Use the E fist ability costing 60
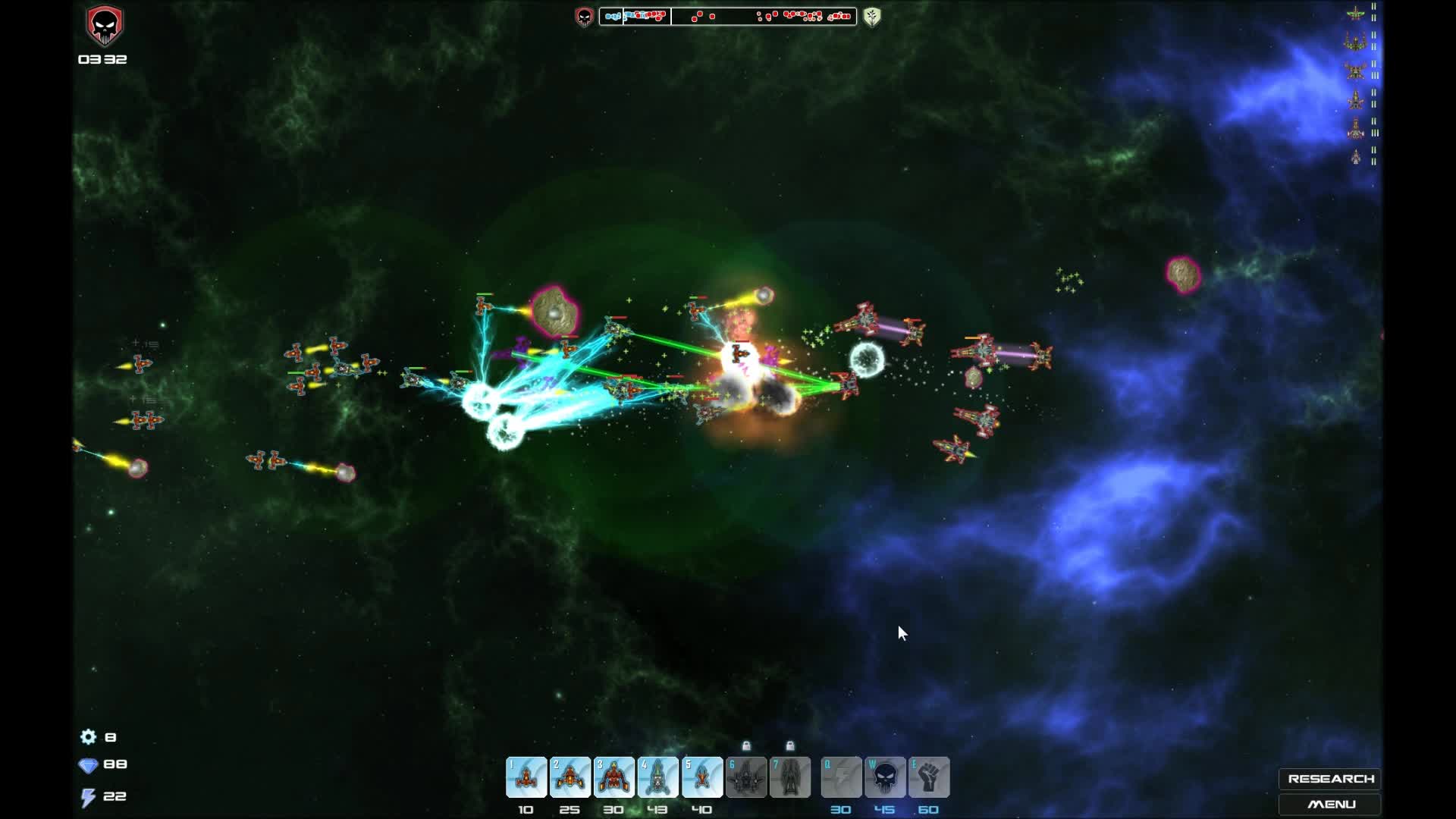 pos(930,777)
